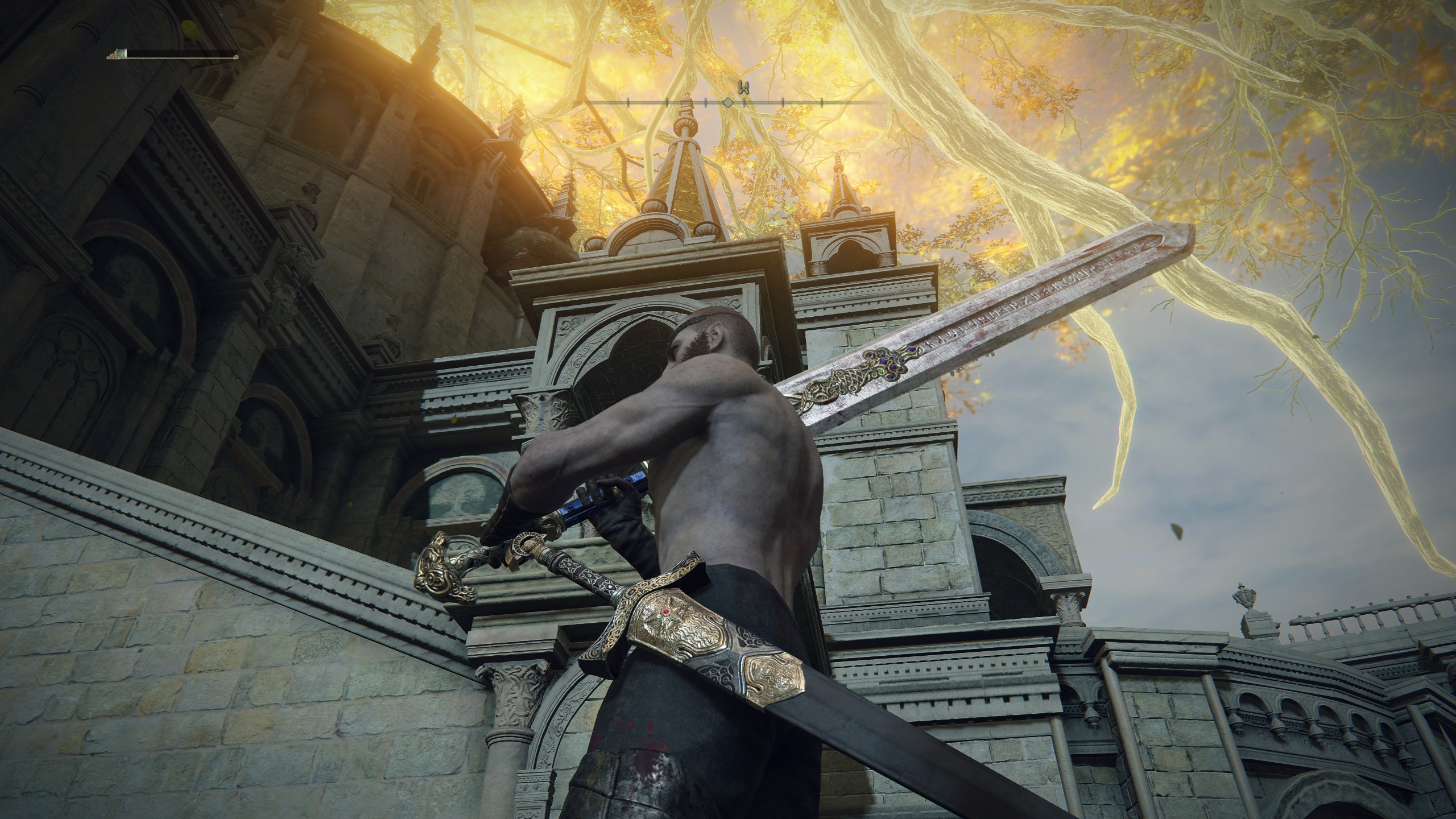Image resolution: width=1456 pixels, height=819 pixels.
Task: Click the ornate left end cap of the HUD bar
Action: (x=113, y=56)
